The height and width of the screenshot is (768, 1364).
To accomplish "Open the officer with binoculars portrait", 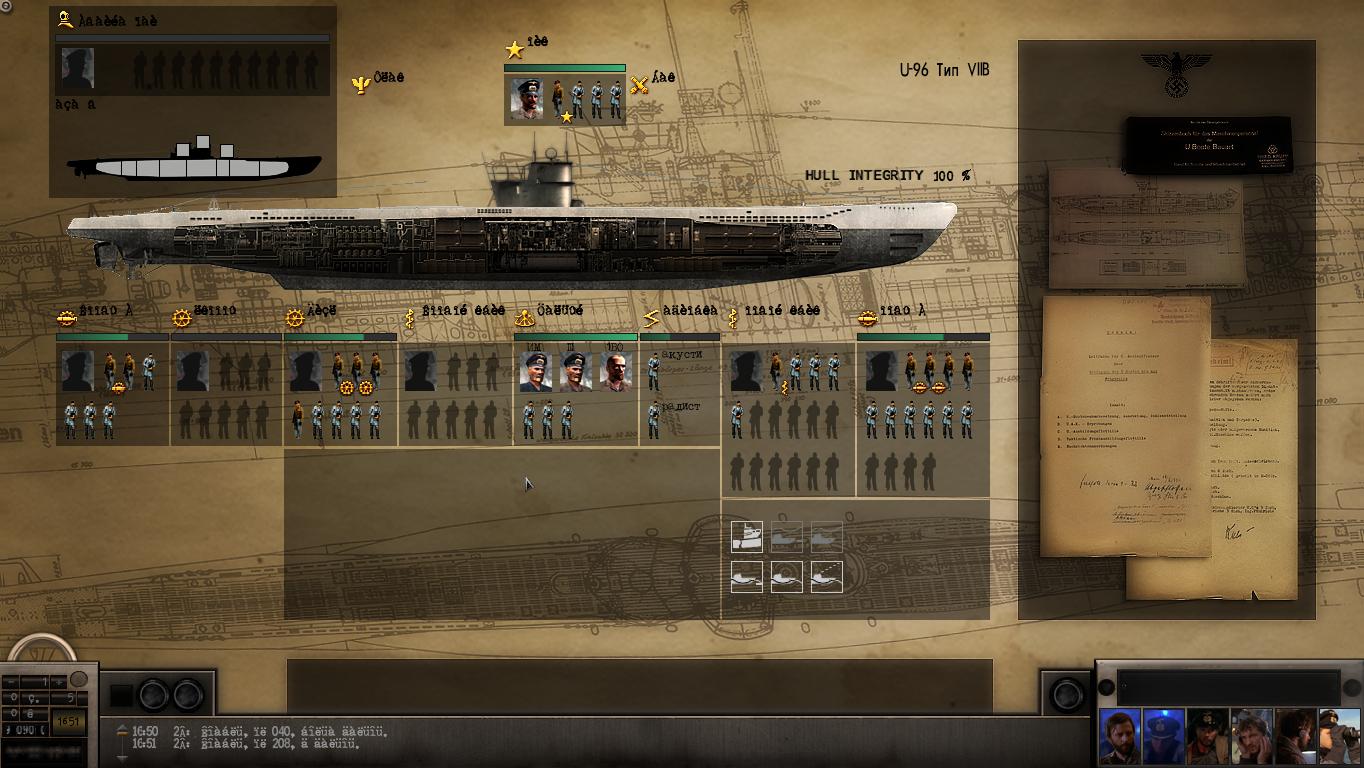I will click(1339, 737).
